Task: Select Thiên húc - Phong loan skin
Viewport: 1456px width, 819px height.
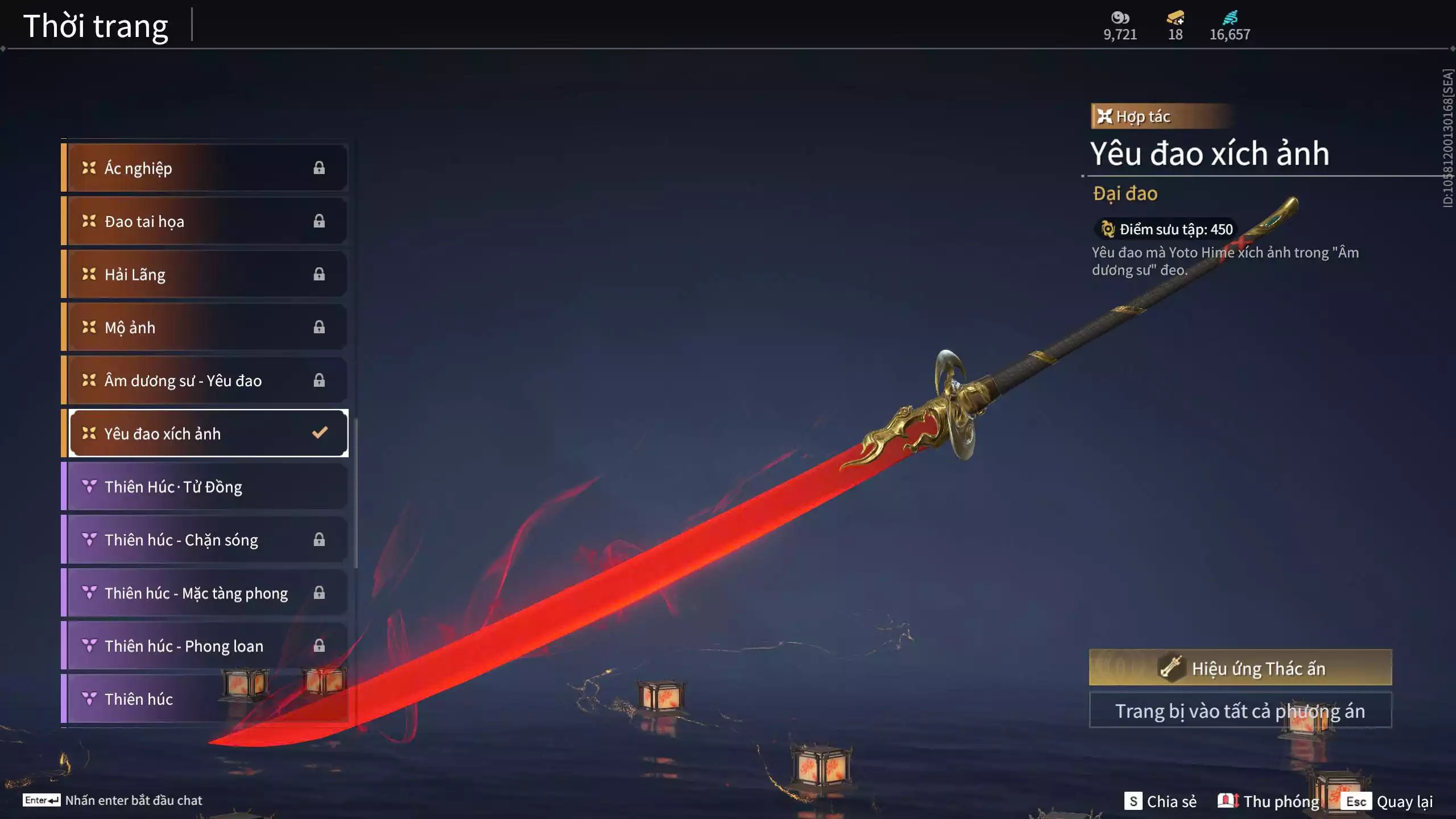Action: 205,646
